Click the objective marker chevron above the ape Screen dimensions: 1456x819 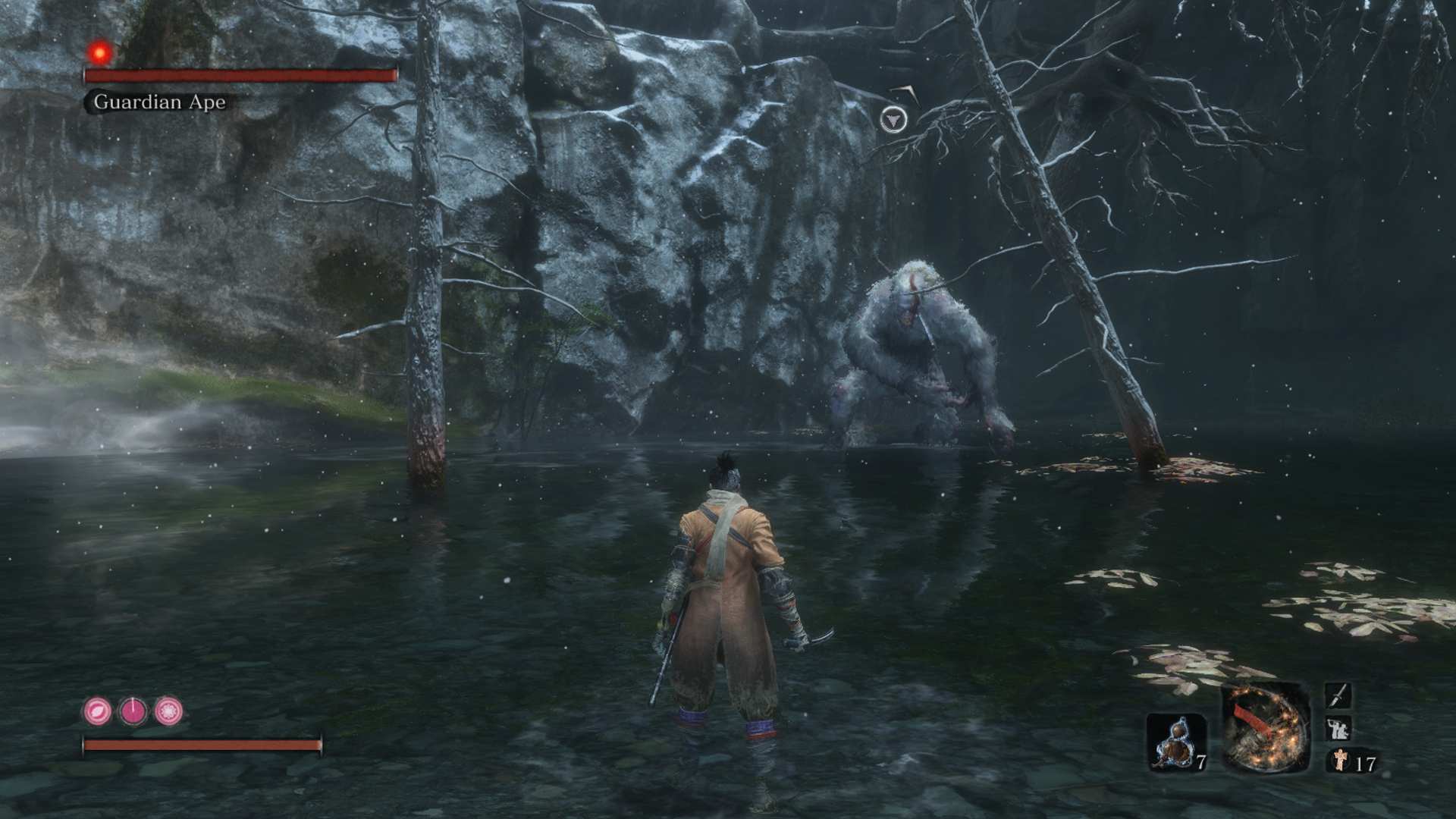coord(895,119)
